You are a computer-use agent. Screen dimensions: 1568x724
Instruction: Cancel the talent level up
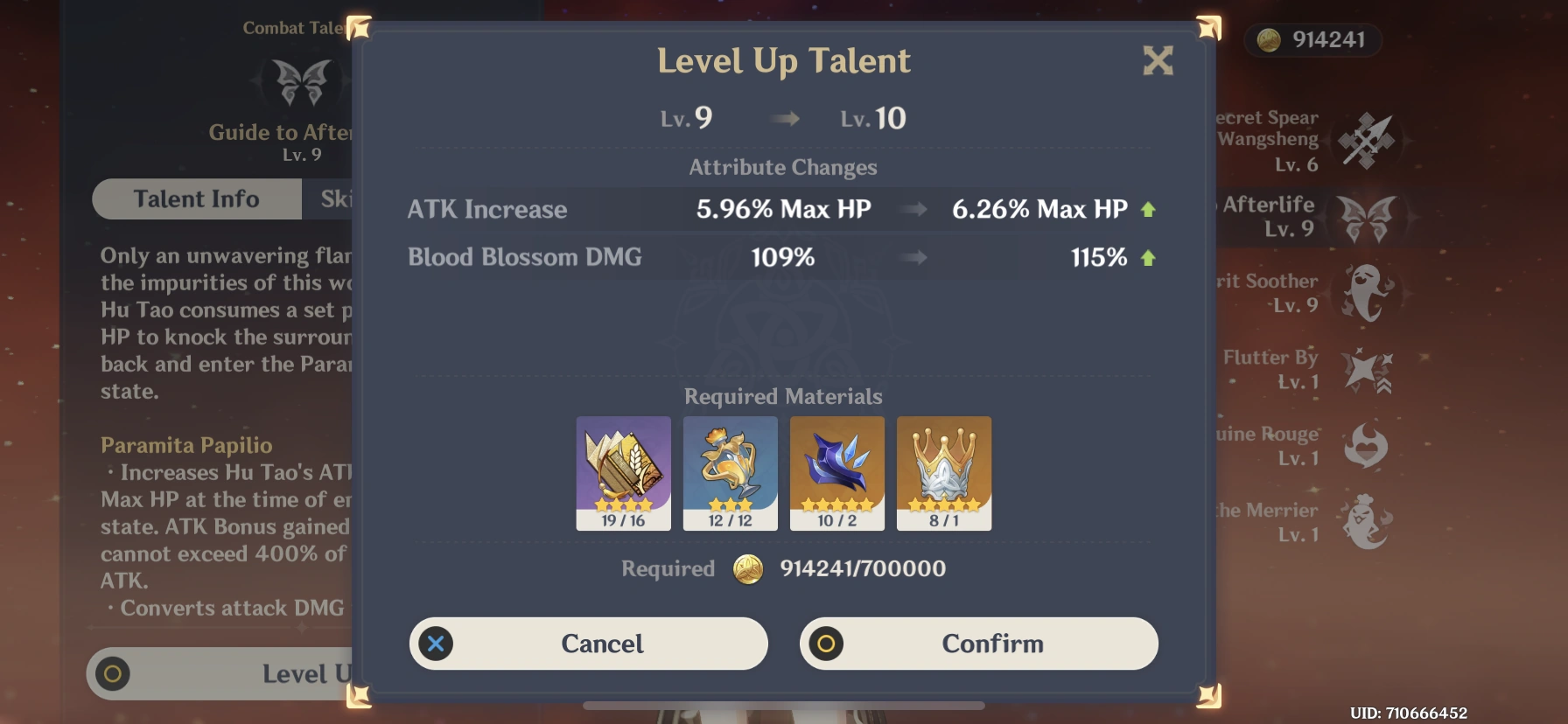click(588, 644)
